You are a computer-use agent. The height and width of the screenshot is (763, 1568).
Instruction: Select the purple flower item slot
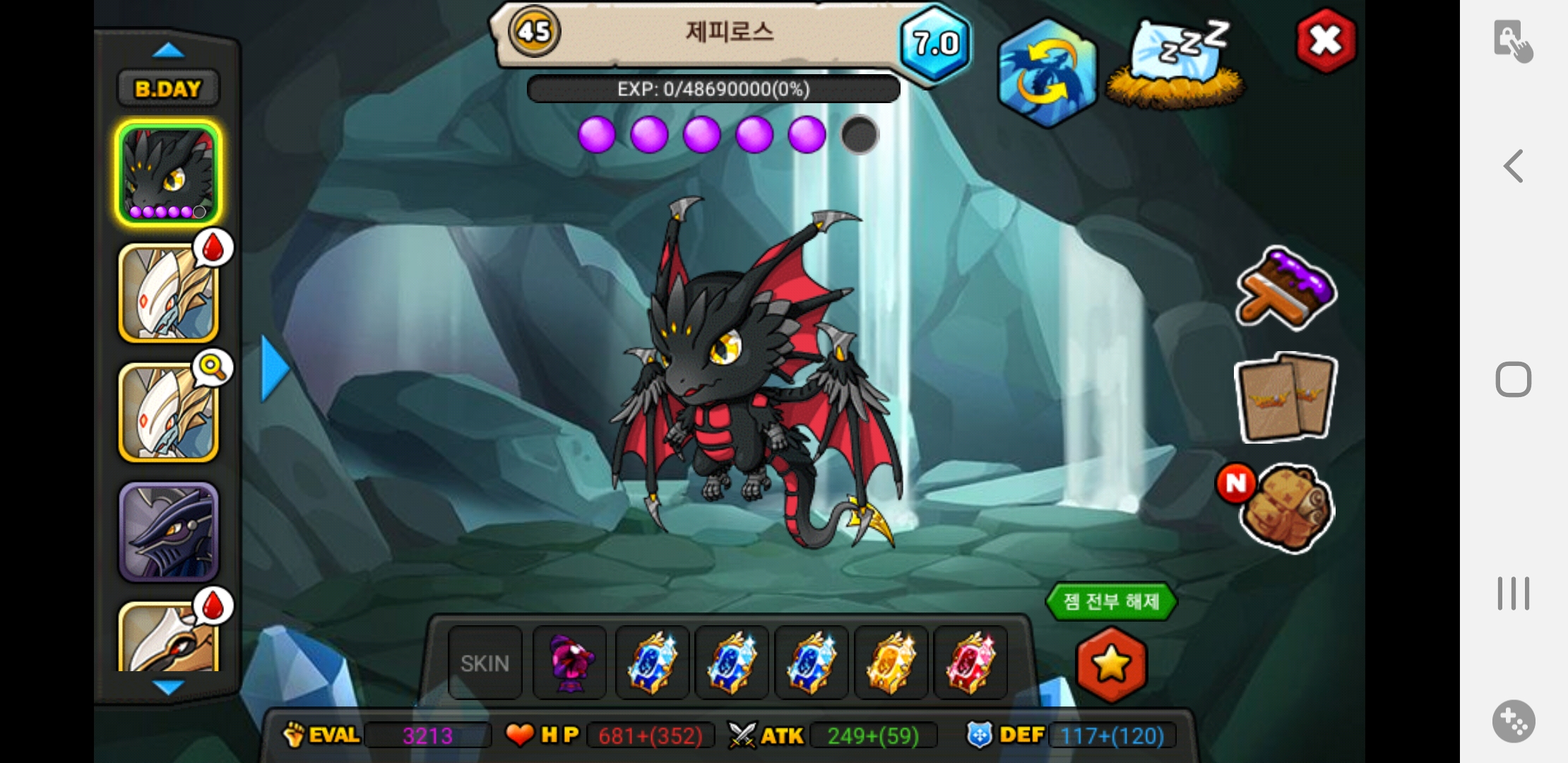[569, 663]
